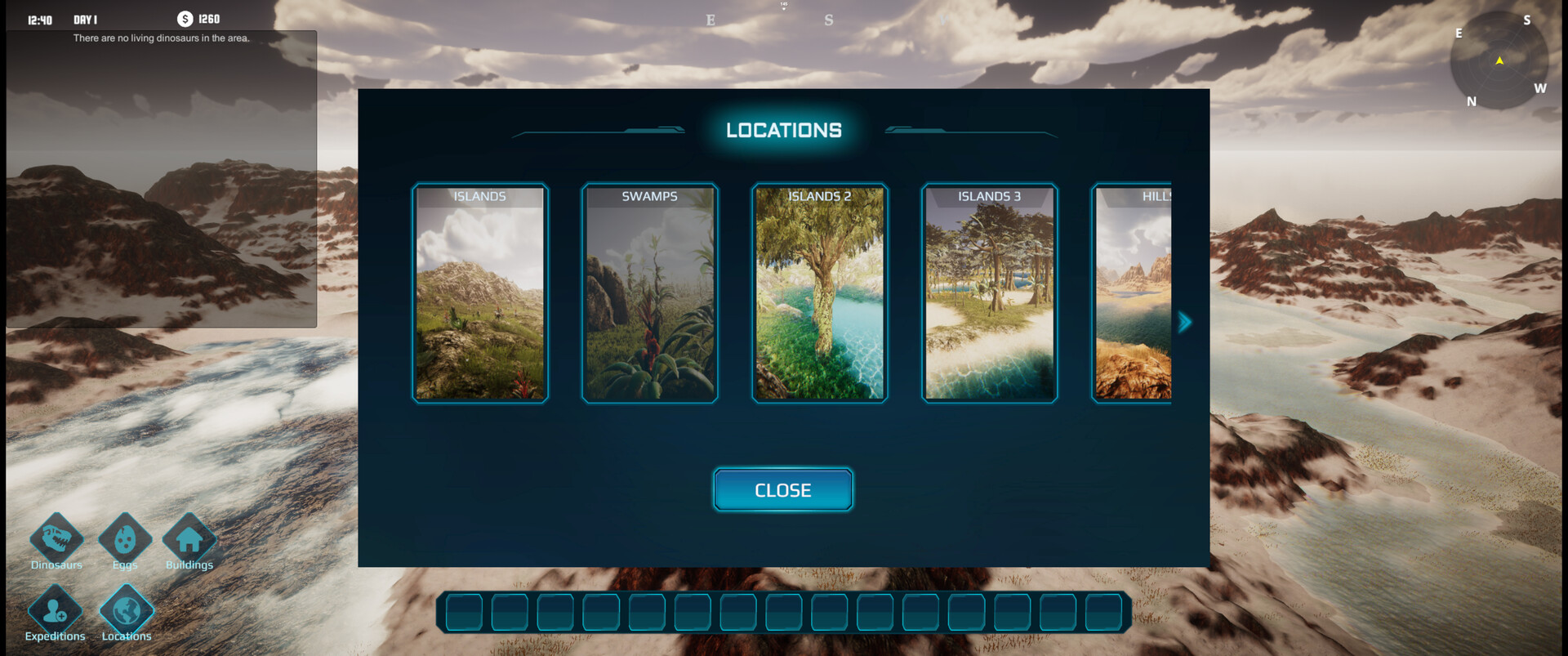Select the partially visible Hills location card
The width and height of the screenshot is (1568, 656).
1135,292
